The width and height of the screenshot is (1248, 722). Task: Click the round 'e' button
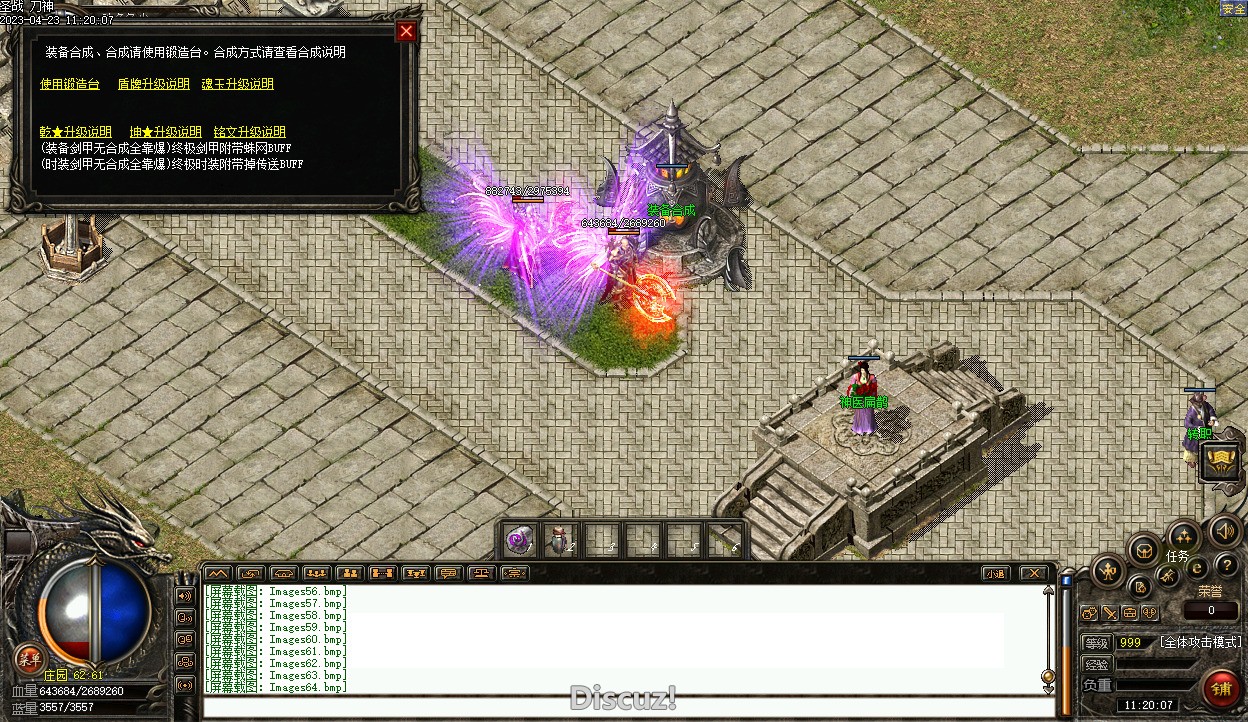pos(1196,568)
